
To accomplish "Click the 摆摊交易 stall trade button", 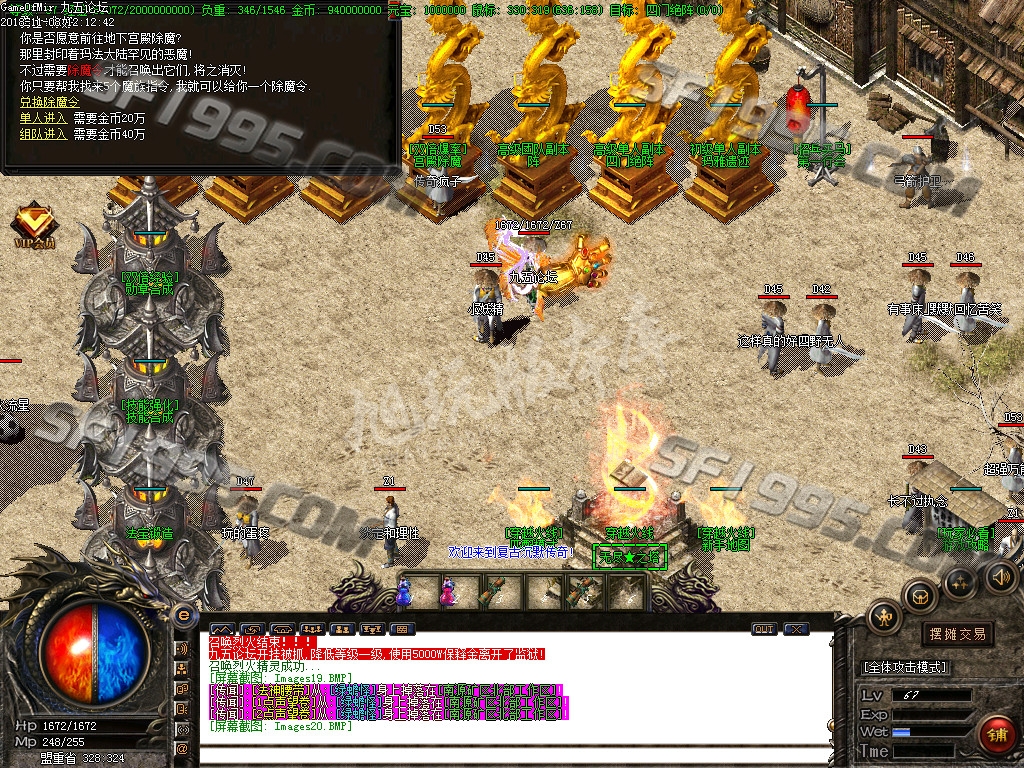I will pyautogui.click(x=957, y=634).
